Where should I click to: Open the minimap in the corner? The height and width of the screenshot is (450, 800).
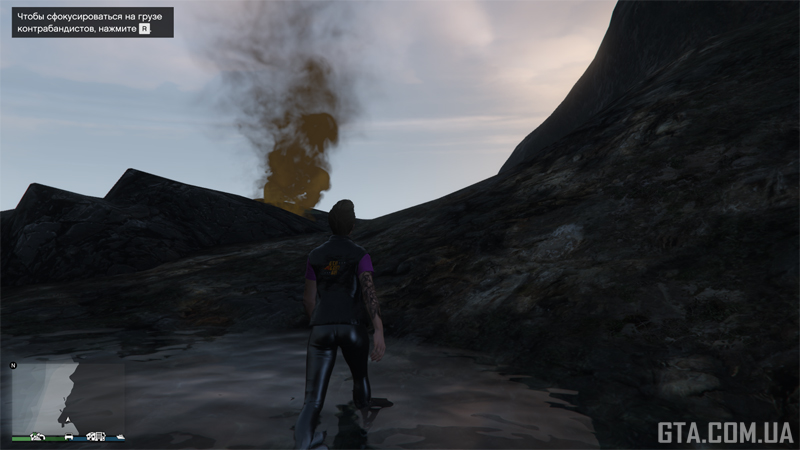click(68, 397)
